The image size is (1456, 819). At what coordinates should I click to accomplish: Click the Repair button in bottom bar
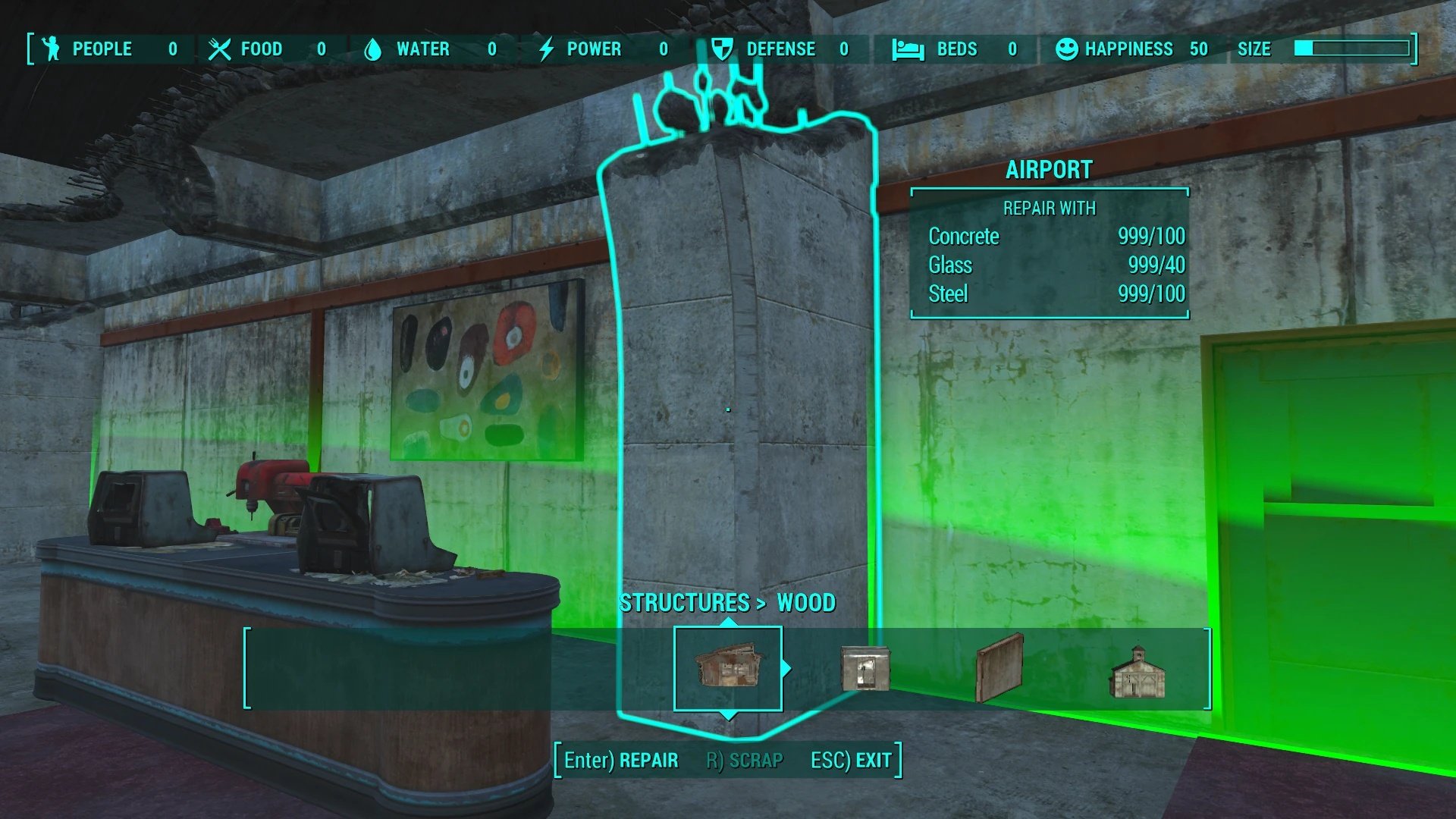point(621,760)
